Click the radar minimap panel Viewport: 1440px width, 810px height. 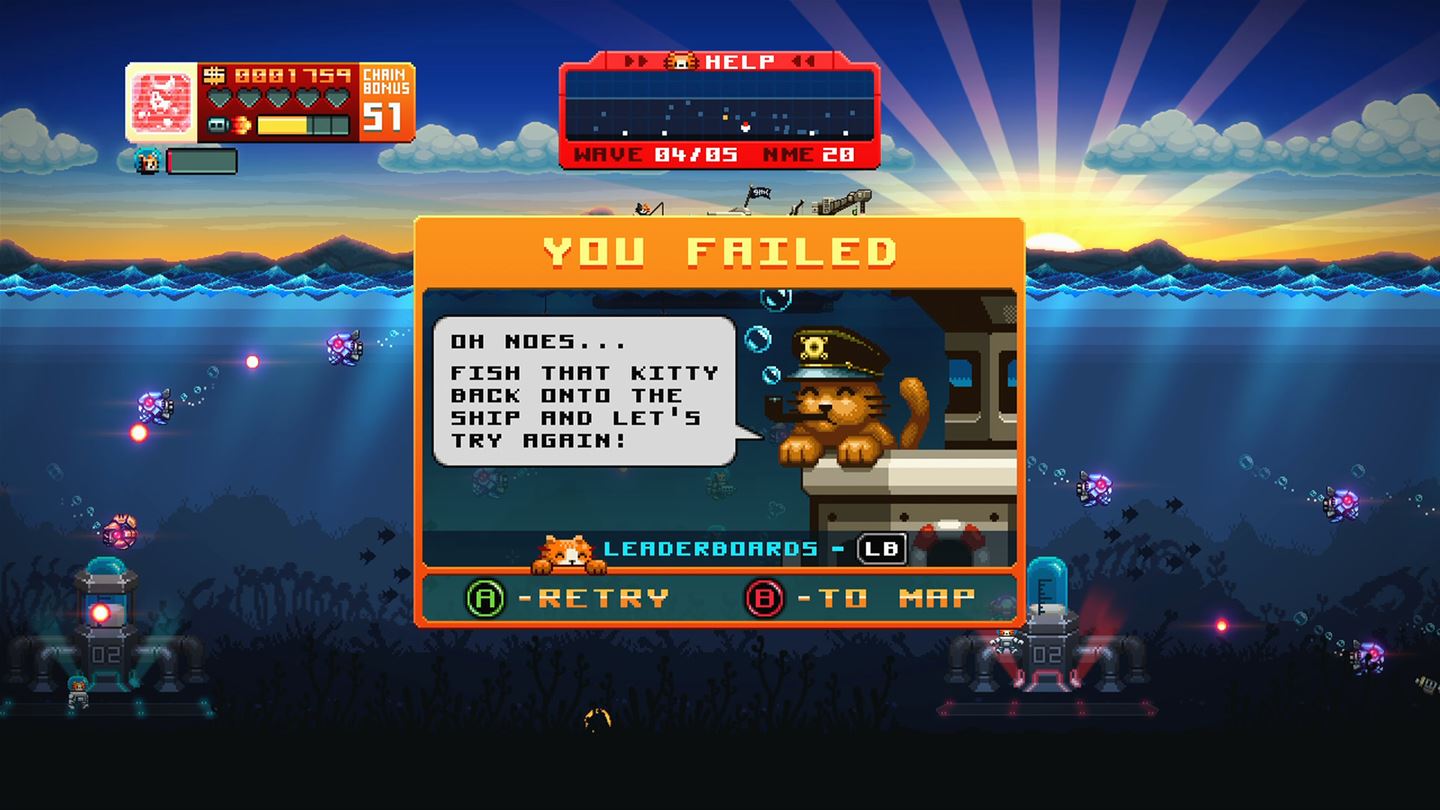click(719, 109)
